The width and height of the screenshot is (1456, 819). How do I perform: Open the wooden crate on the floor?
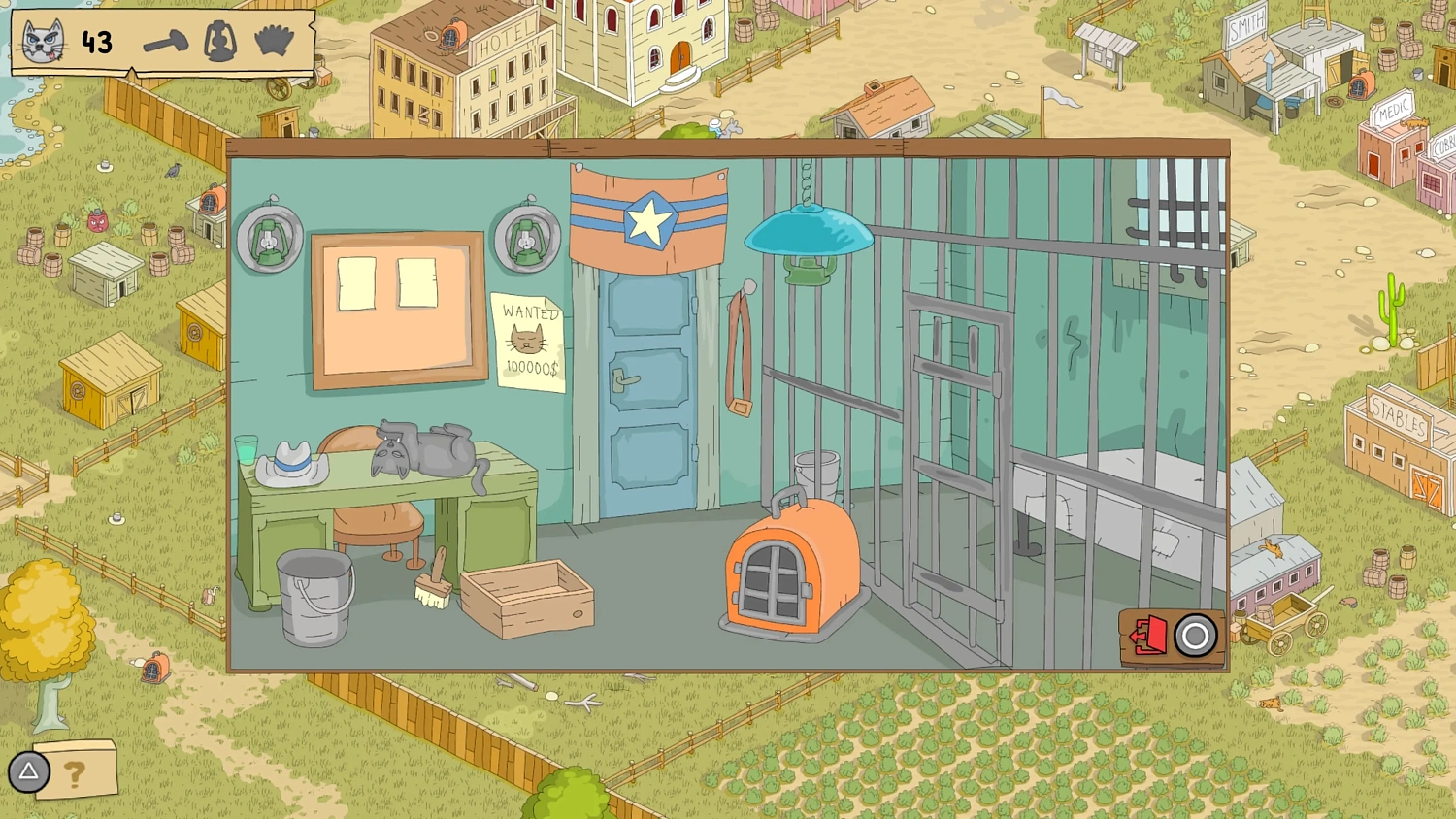527,592
